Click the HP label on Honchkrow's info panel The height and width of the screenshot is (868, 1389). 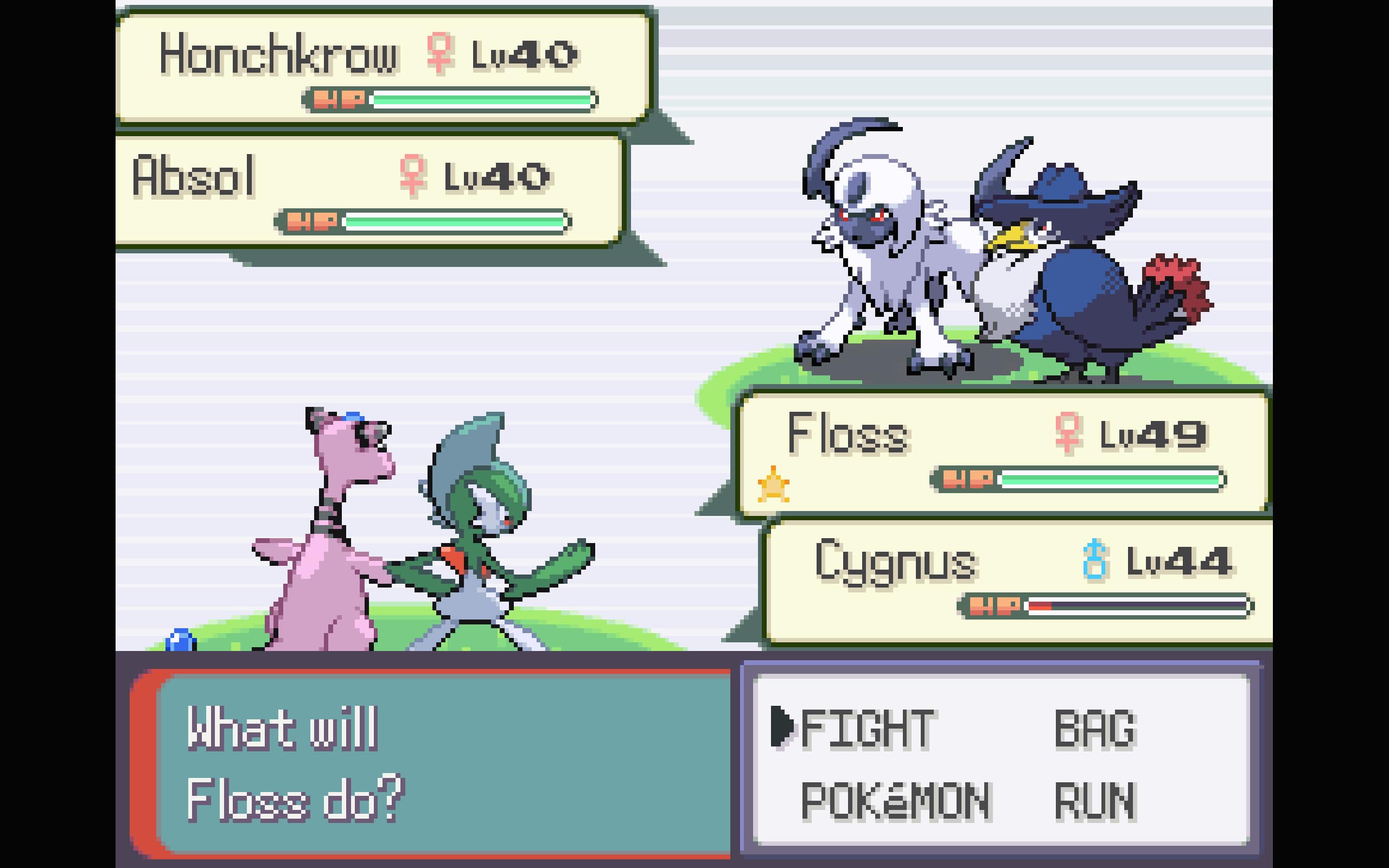[341, 99]
